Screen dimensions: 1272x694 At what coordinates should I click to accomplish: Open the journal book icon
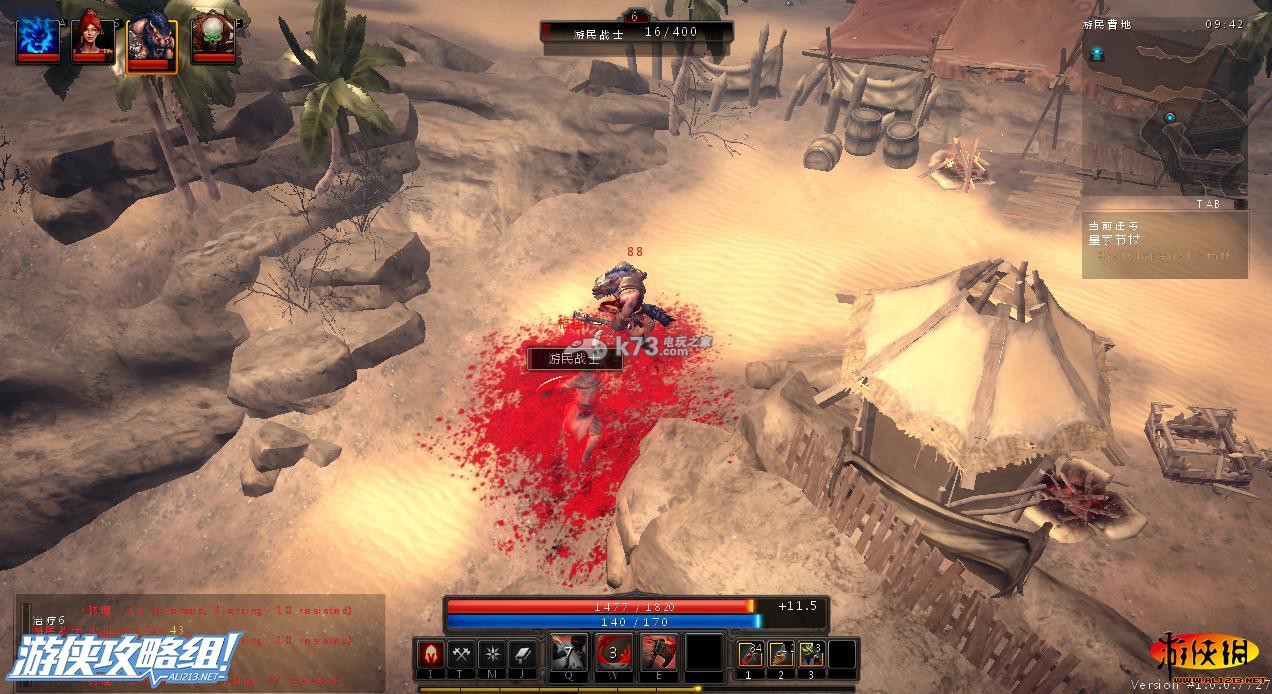coord(523,653)
